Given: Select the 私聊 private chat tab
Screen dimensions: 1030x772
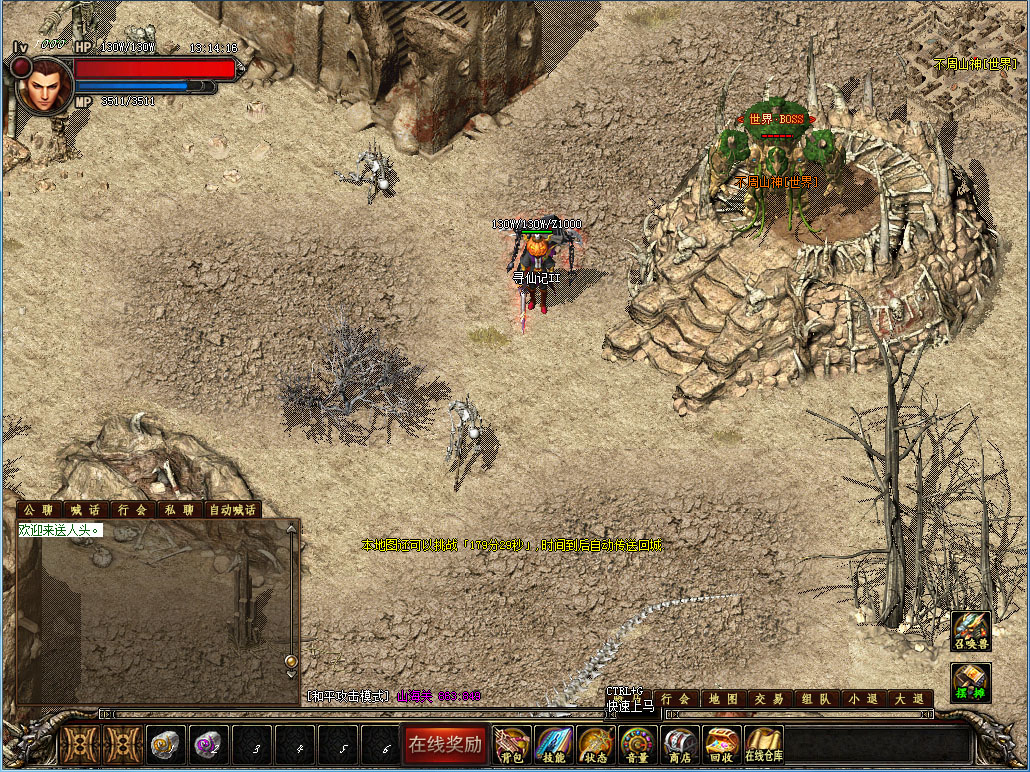Looking at the screenshot, I should pyautogui.click(x=179, y=510).
